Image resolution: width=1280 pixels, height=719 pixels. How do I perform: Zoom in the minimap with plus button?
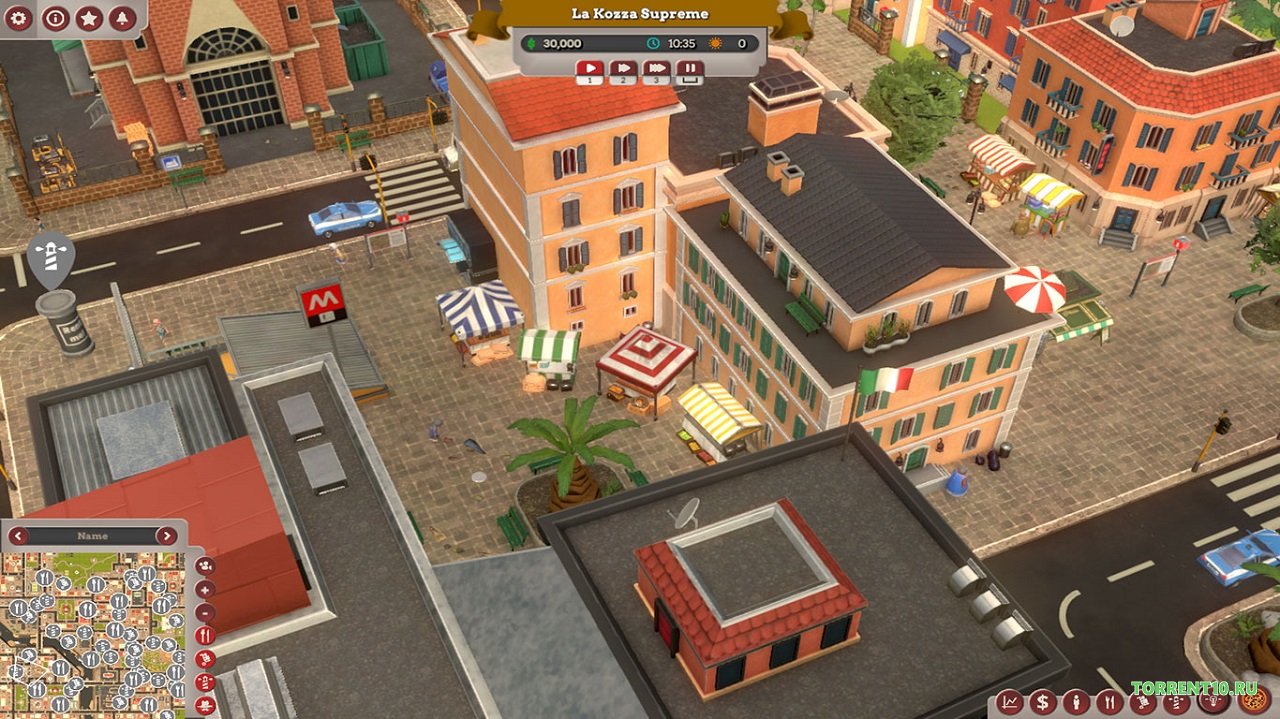pyautogui.click(x=205, y=590)
